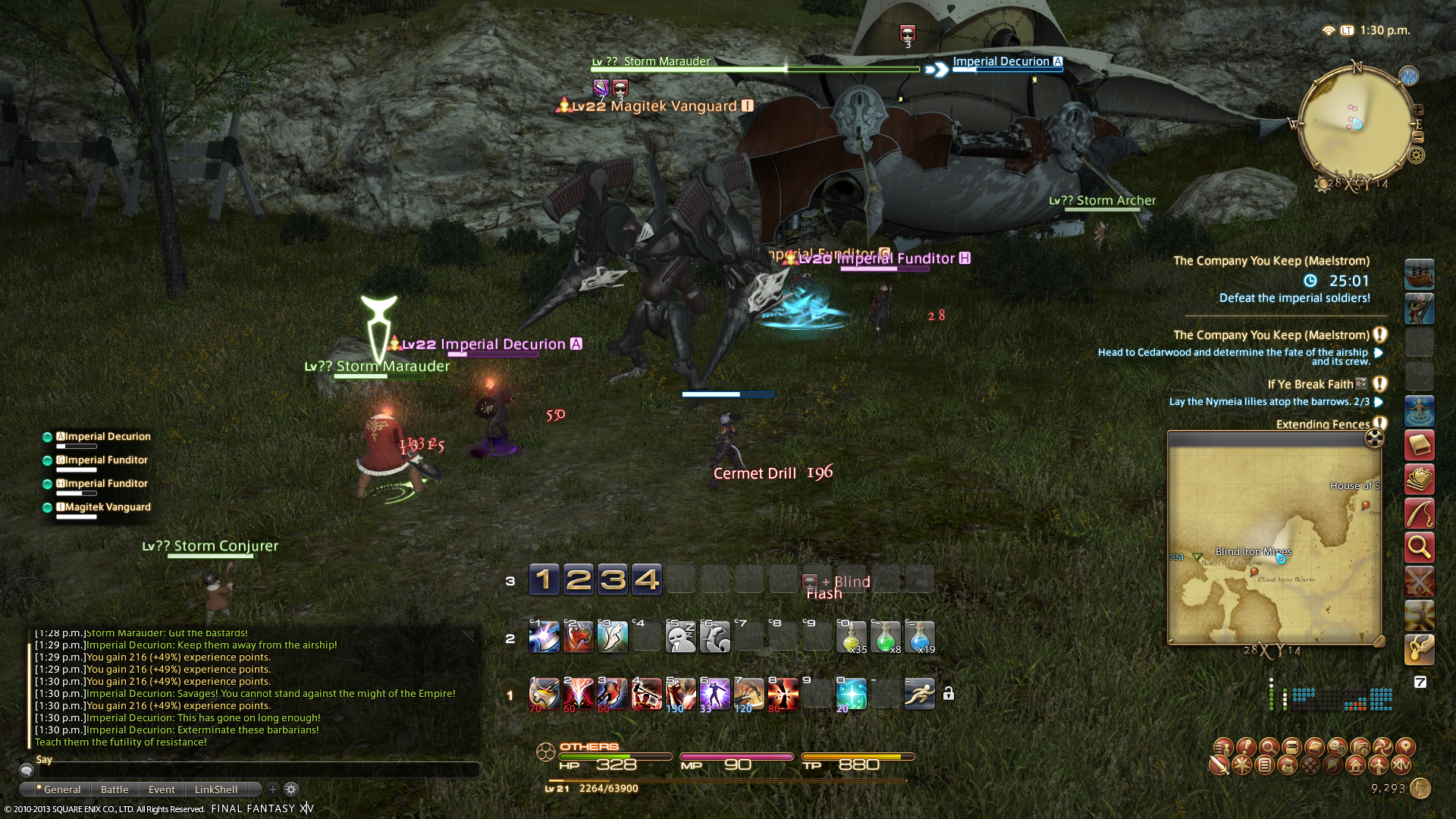Consume the blue potion stacked x19
The image size is (1456, 819).
click(919, 637)
